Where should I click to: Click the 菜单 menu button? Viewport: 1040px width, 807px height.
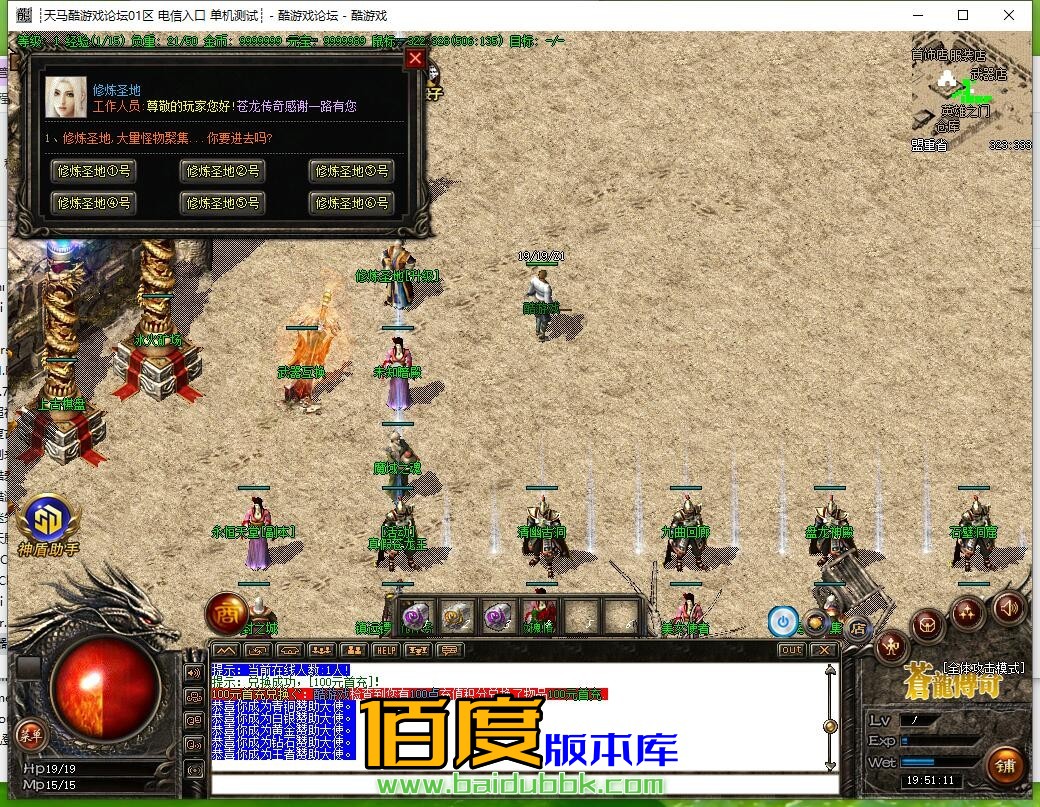point(29,734)
